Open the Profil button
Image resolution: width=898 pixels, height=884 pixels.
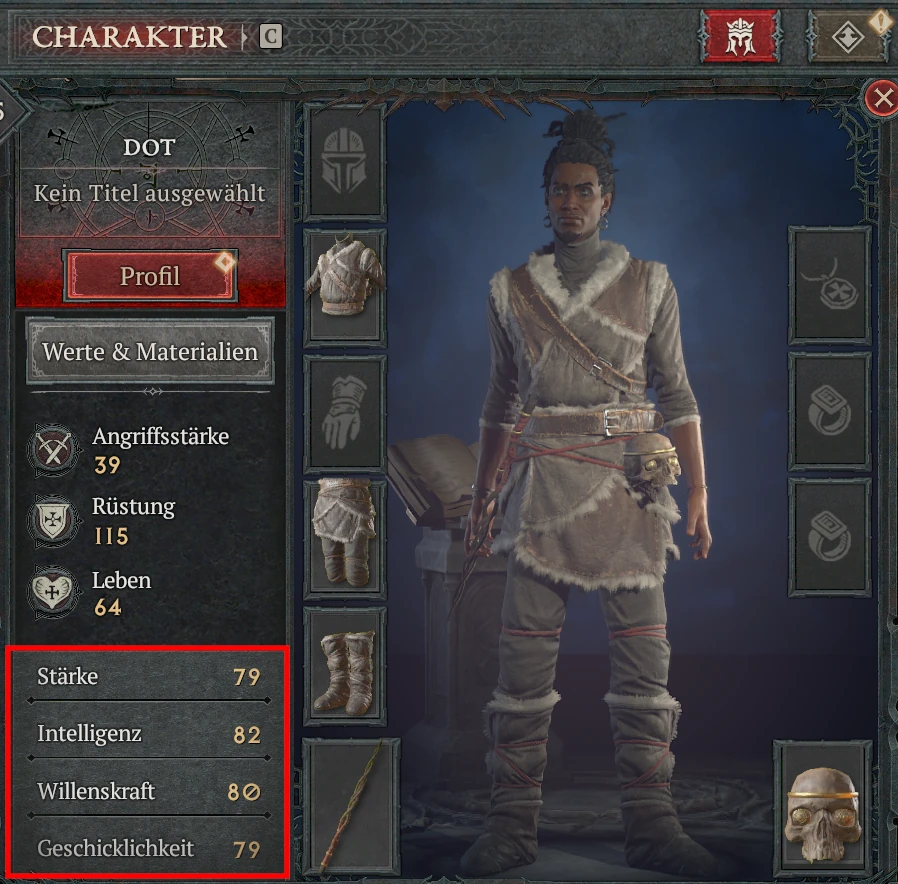(150, 275)
